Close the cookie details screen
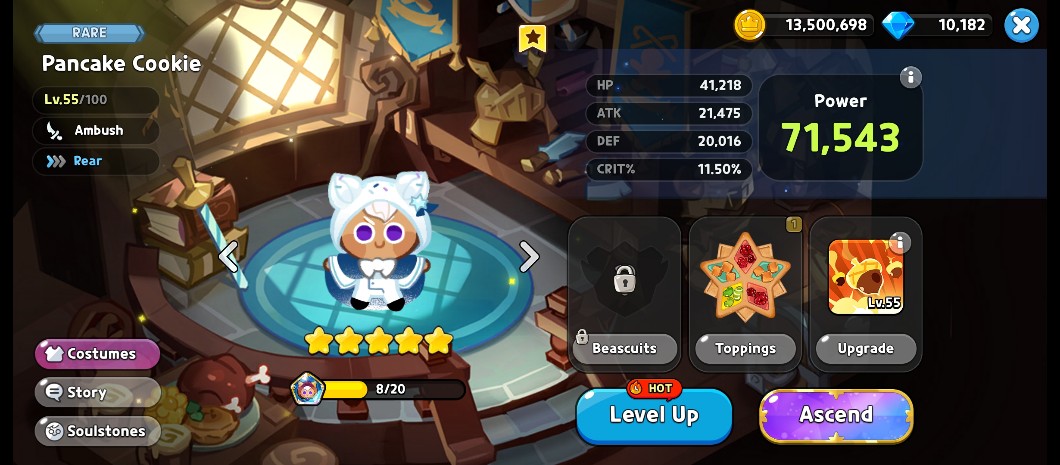The image size is (1060, 465). click(x=1021, y=25)
